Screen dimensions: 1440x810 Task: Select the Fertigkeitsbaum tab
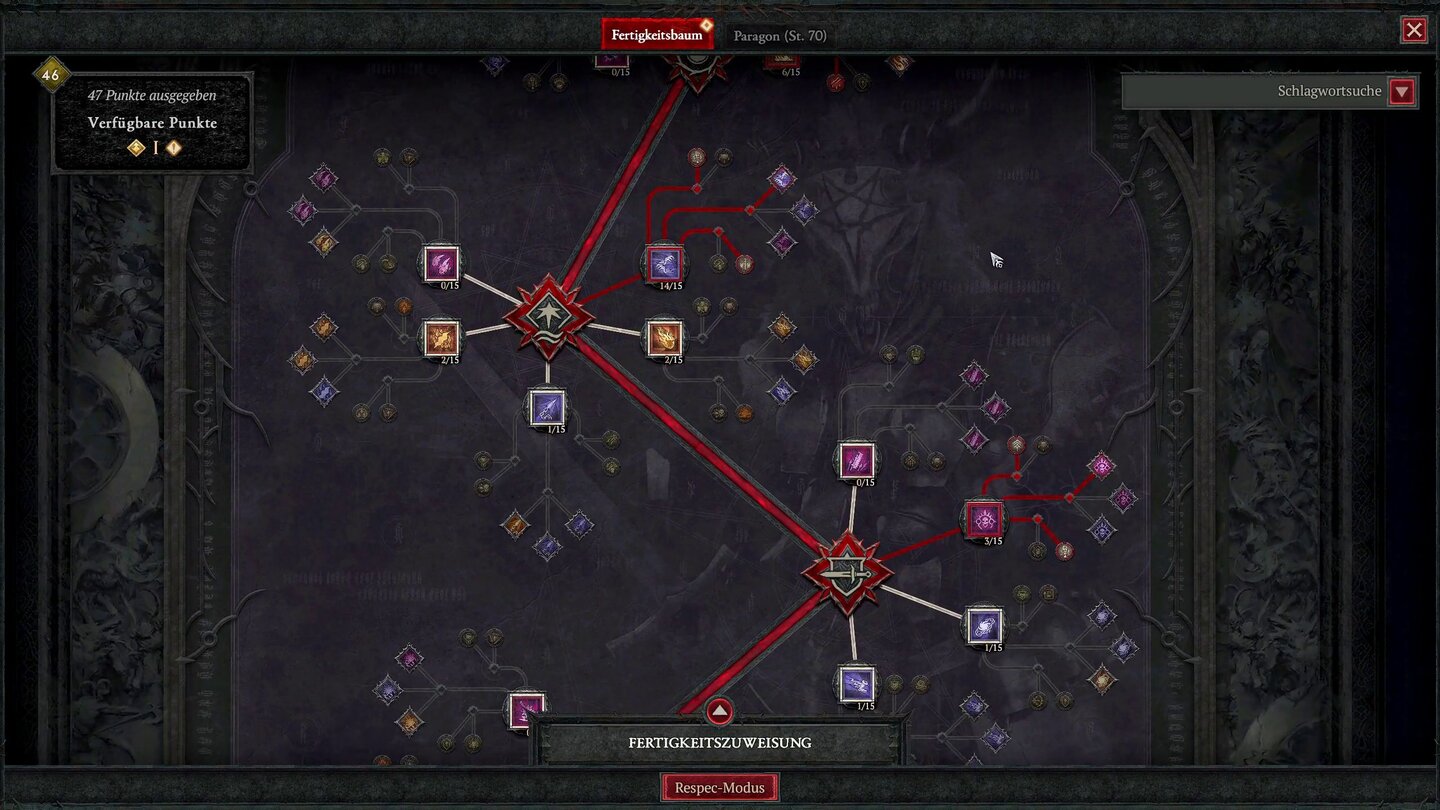656,33
